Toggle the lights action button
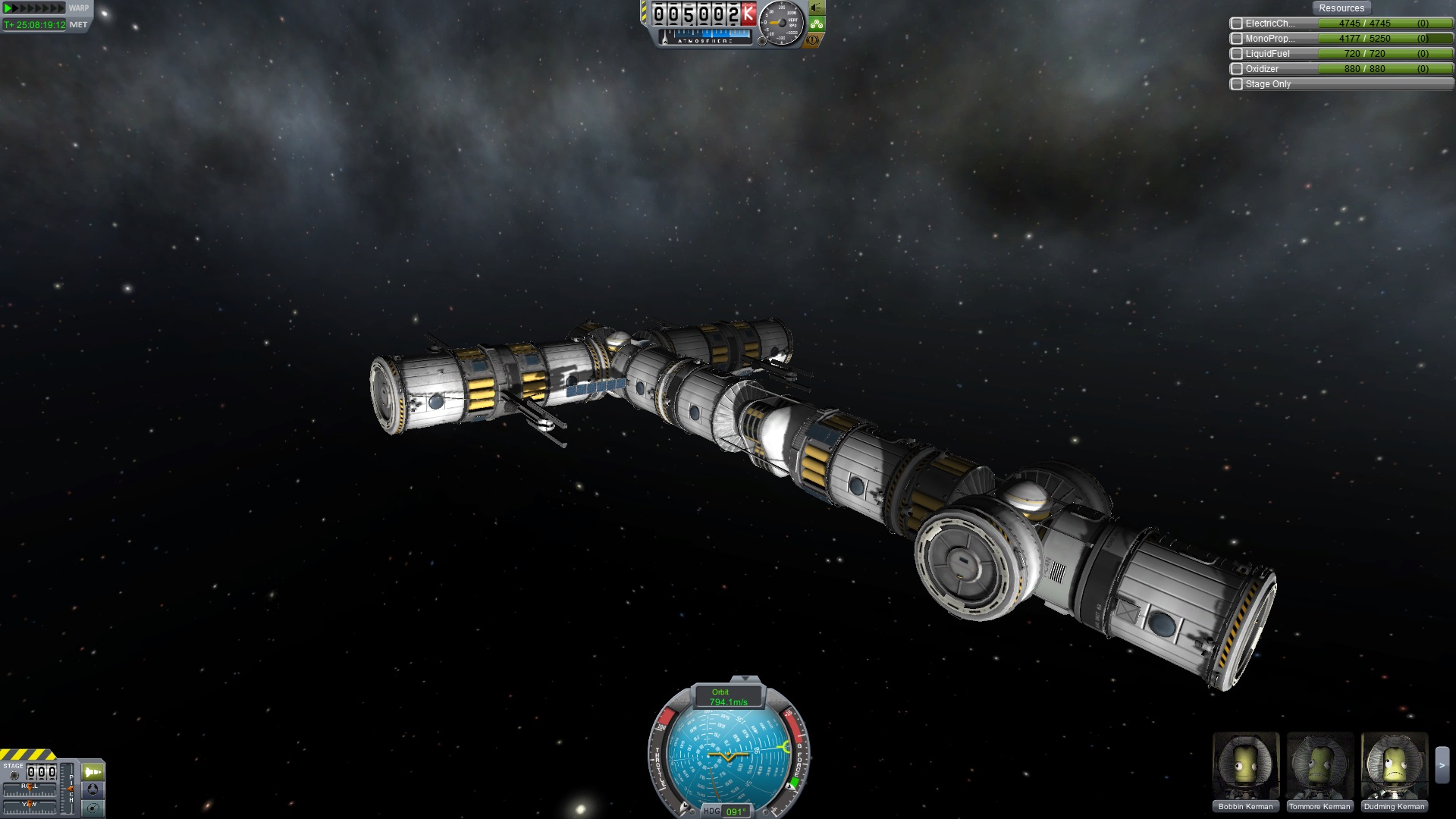 coord(817,8)
